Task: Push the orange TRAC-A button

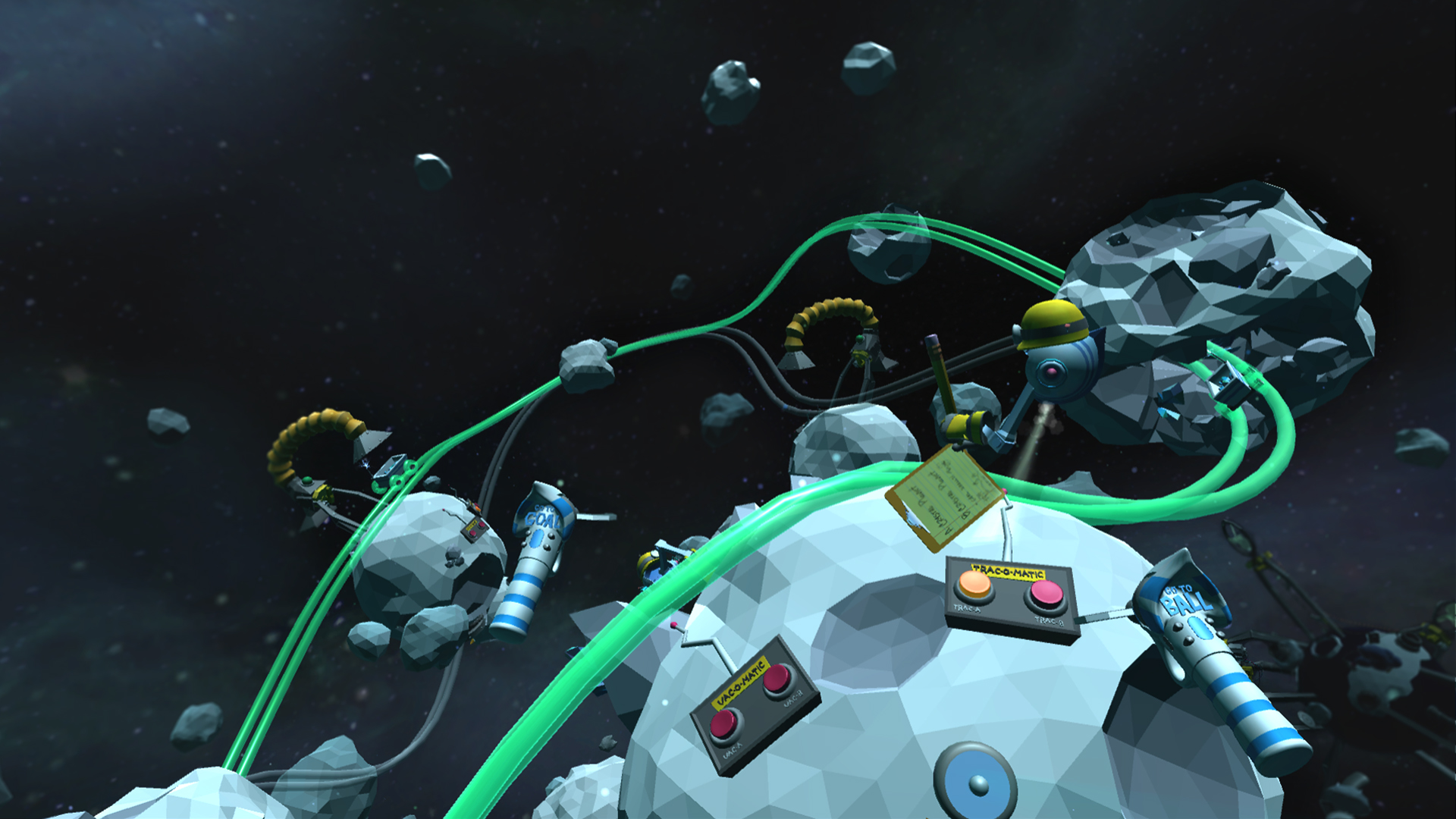Action: pos(974,584)
